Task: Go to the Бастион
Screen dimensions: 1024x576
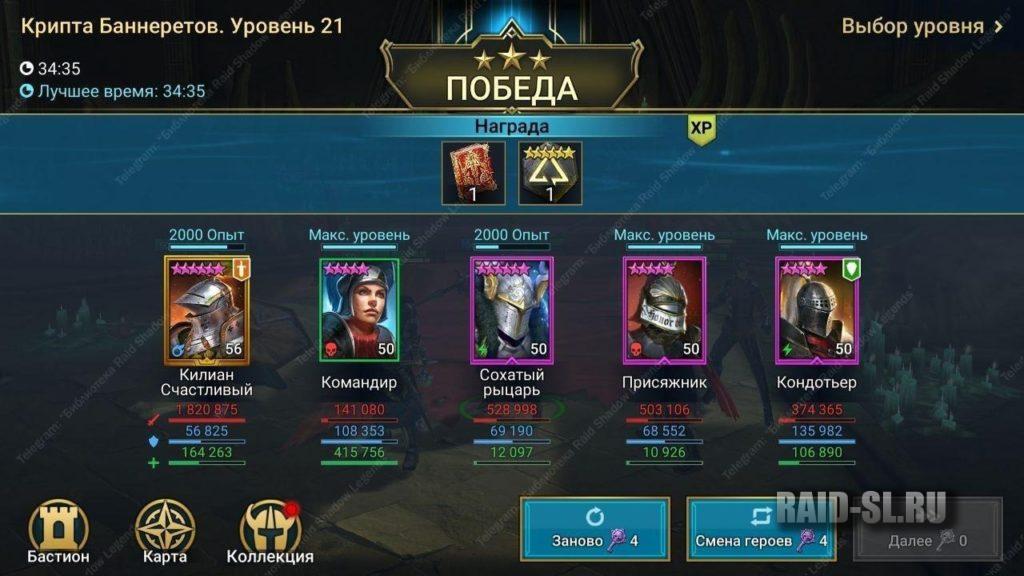Action: [58, 532]
